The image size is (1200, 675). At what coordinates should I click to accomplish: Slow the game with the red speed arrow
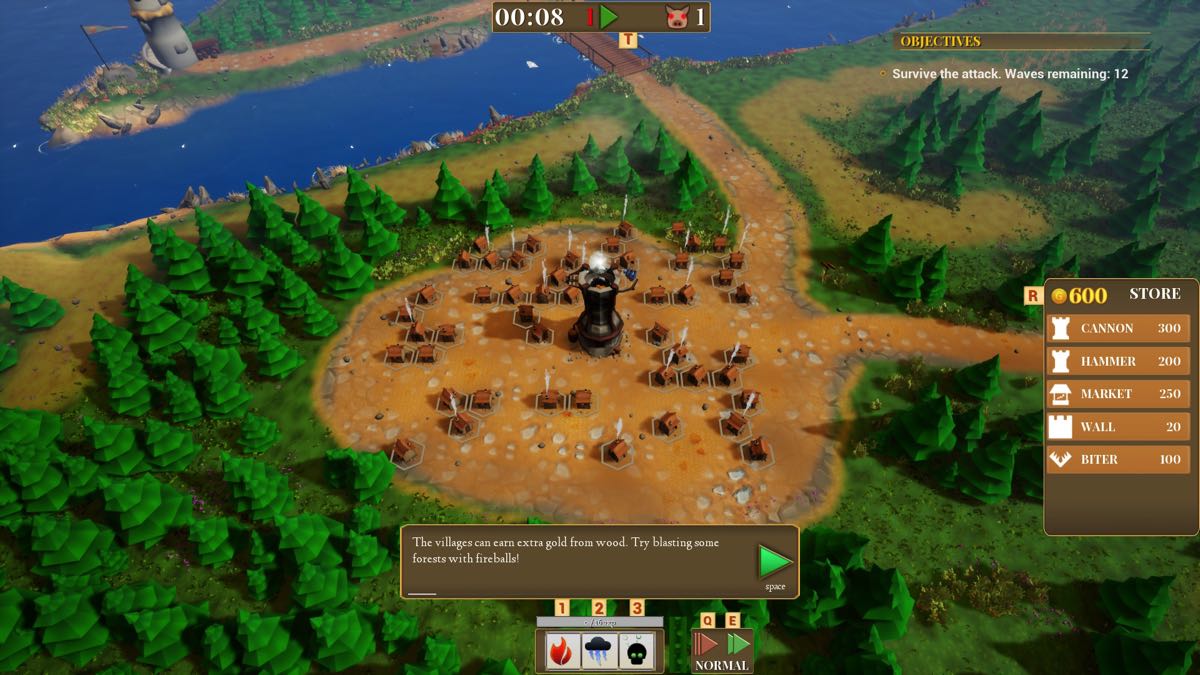coord(707,643)
